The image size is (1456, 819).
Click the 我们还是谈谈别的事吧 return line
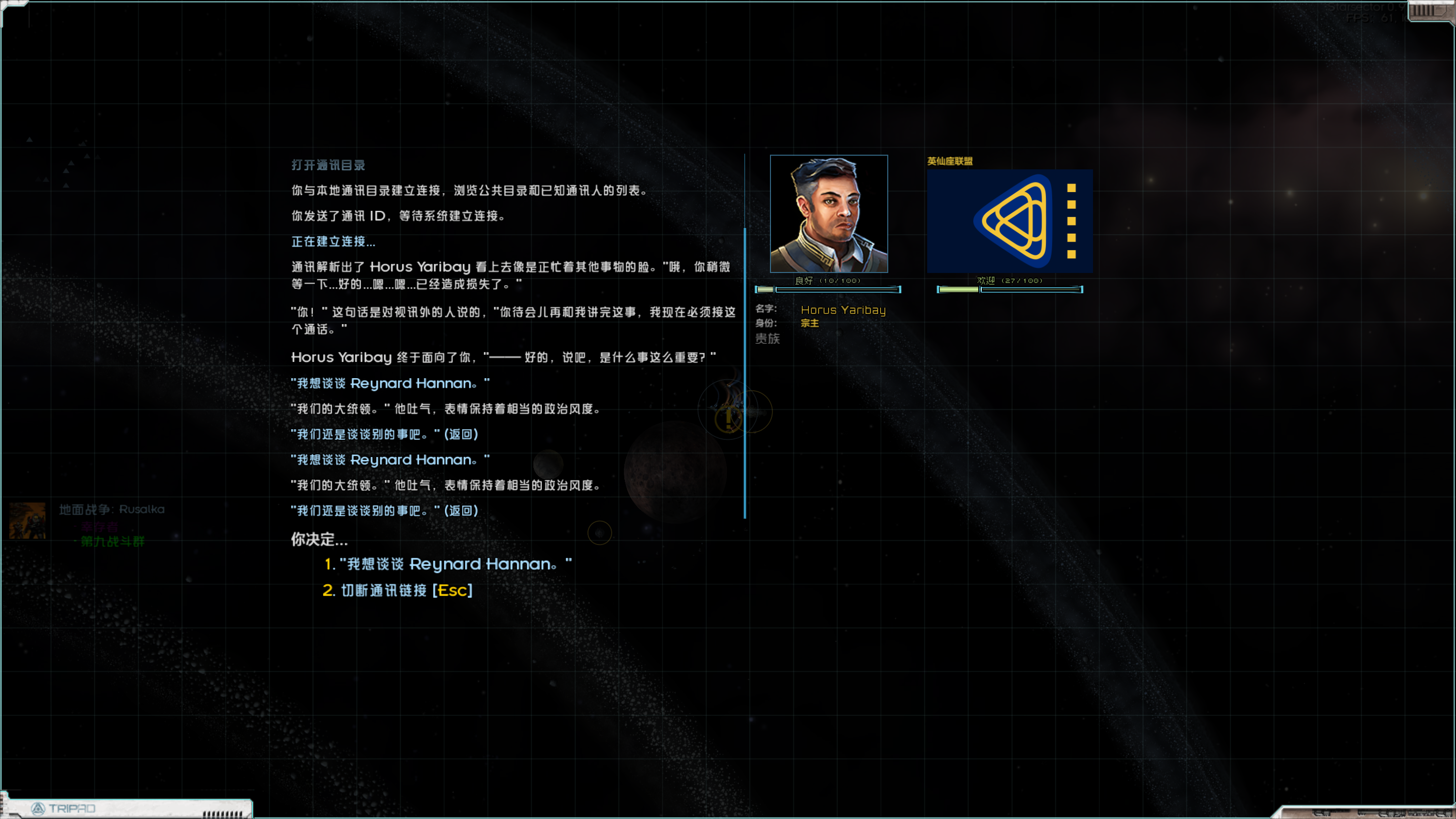(384, 434)
